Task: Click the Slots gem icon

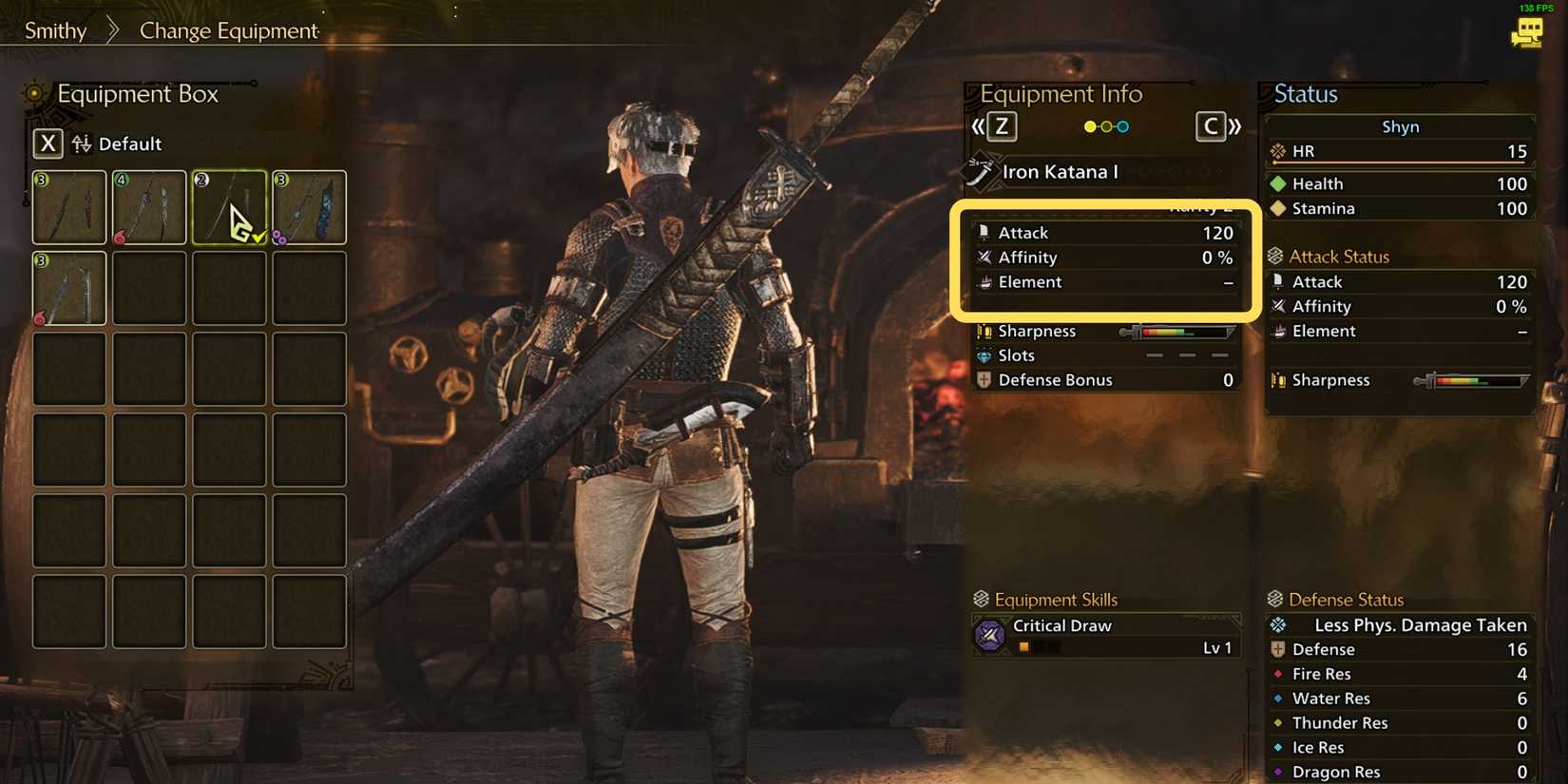Action: coord(985,354)
